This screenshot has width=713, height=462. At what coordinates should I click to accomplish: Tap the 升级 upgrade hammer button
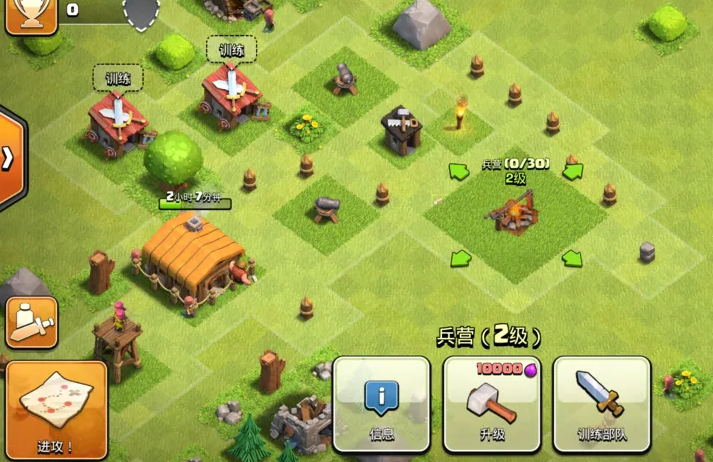pyautogui.click(x=491, y=404)
